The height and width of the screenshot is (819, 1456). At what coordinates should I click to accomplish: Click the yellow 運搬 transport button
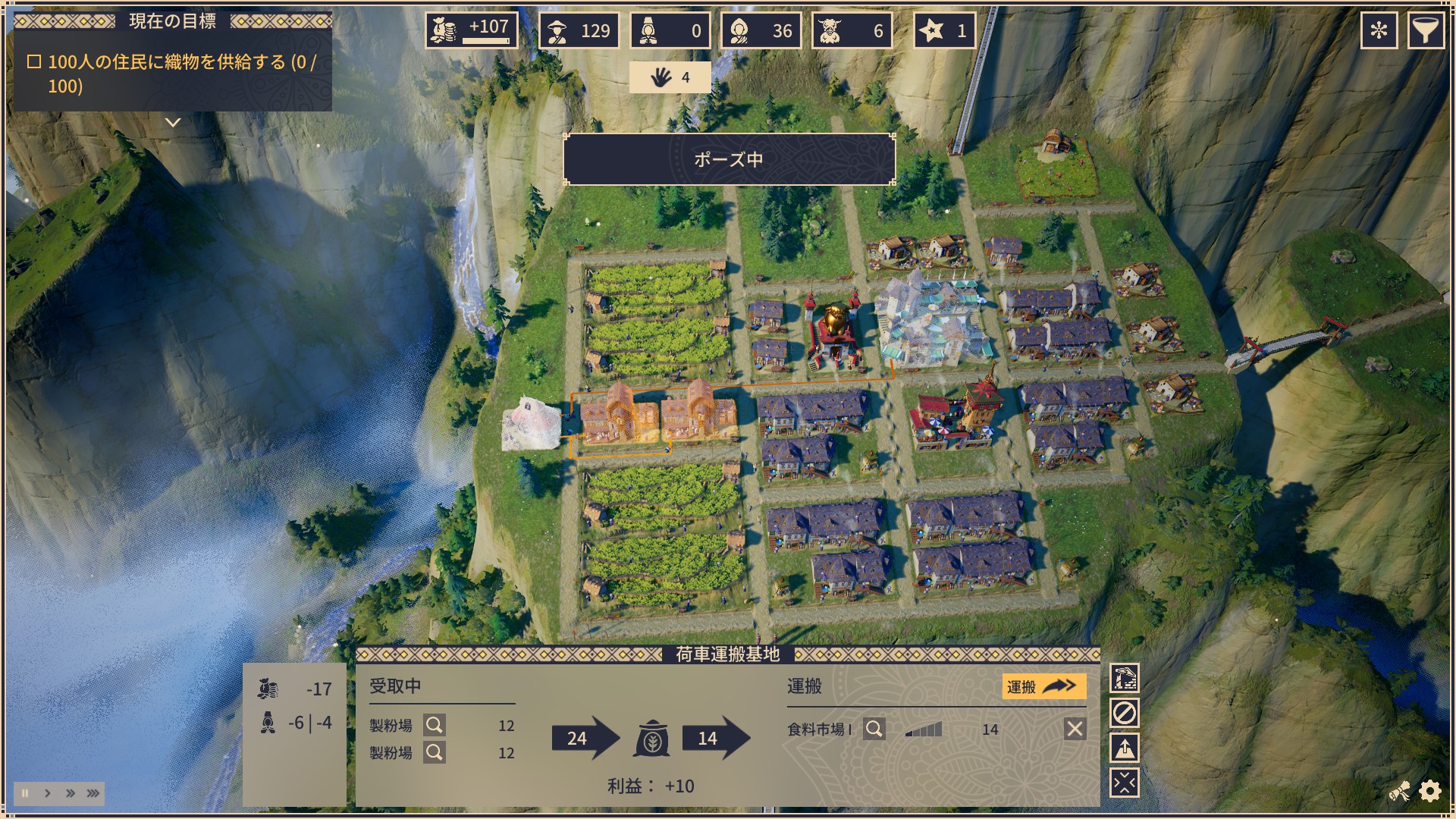[1043, 687]
